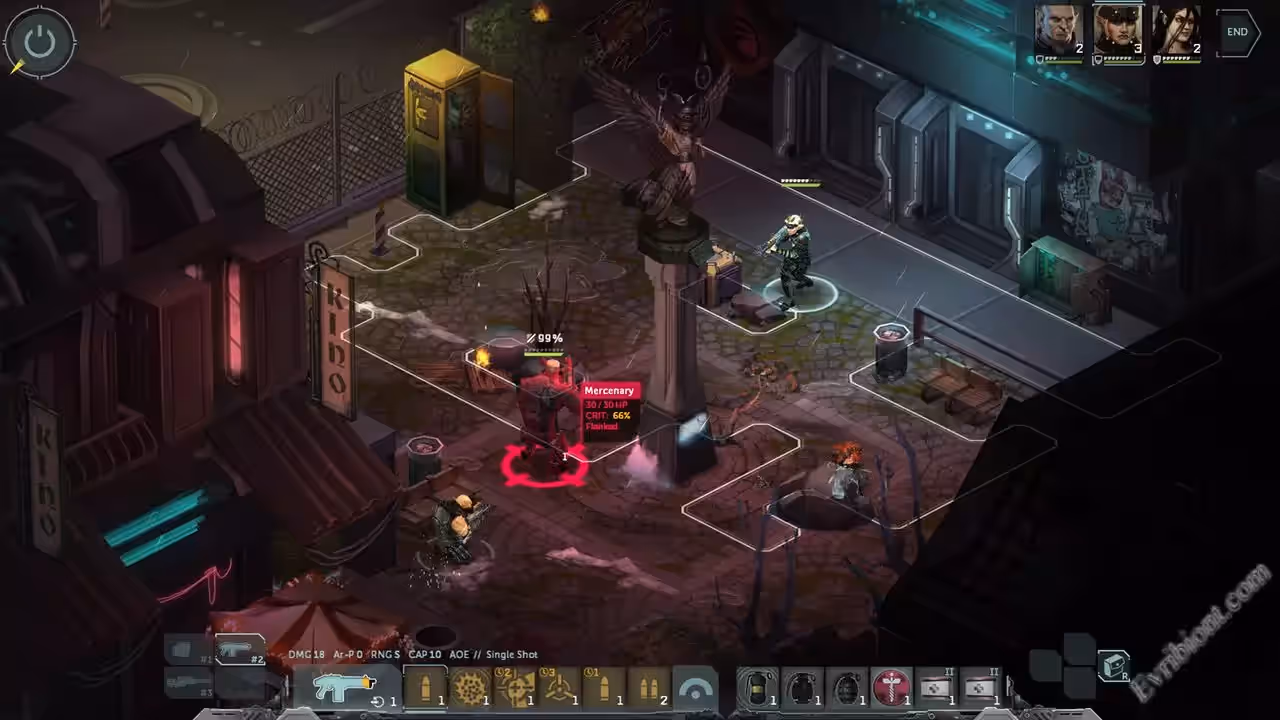Image resolution: width=1280 pixels, height=720 pixels.
Task: Select the capped elf woman's portrait
Action: tap(1118, 30)
